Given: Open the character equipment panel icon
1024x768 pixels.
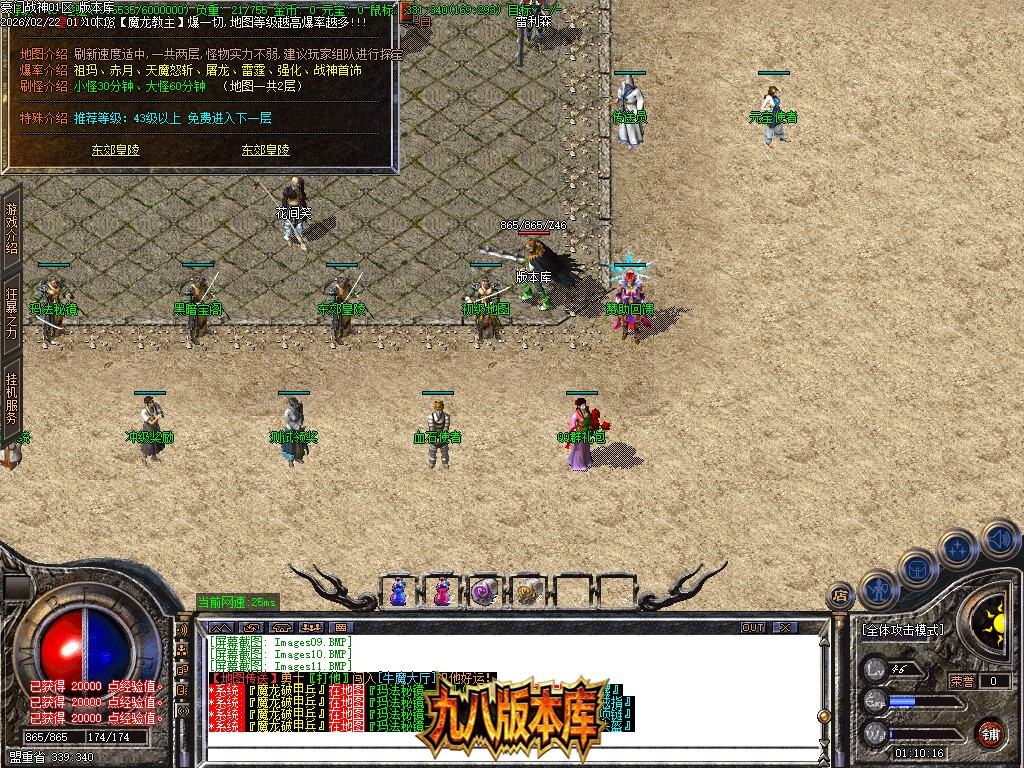Looking at the screenshot, I should [877, 588].
